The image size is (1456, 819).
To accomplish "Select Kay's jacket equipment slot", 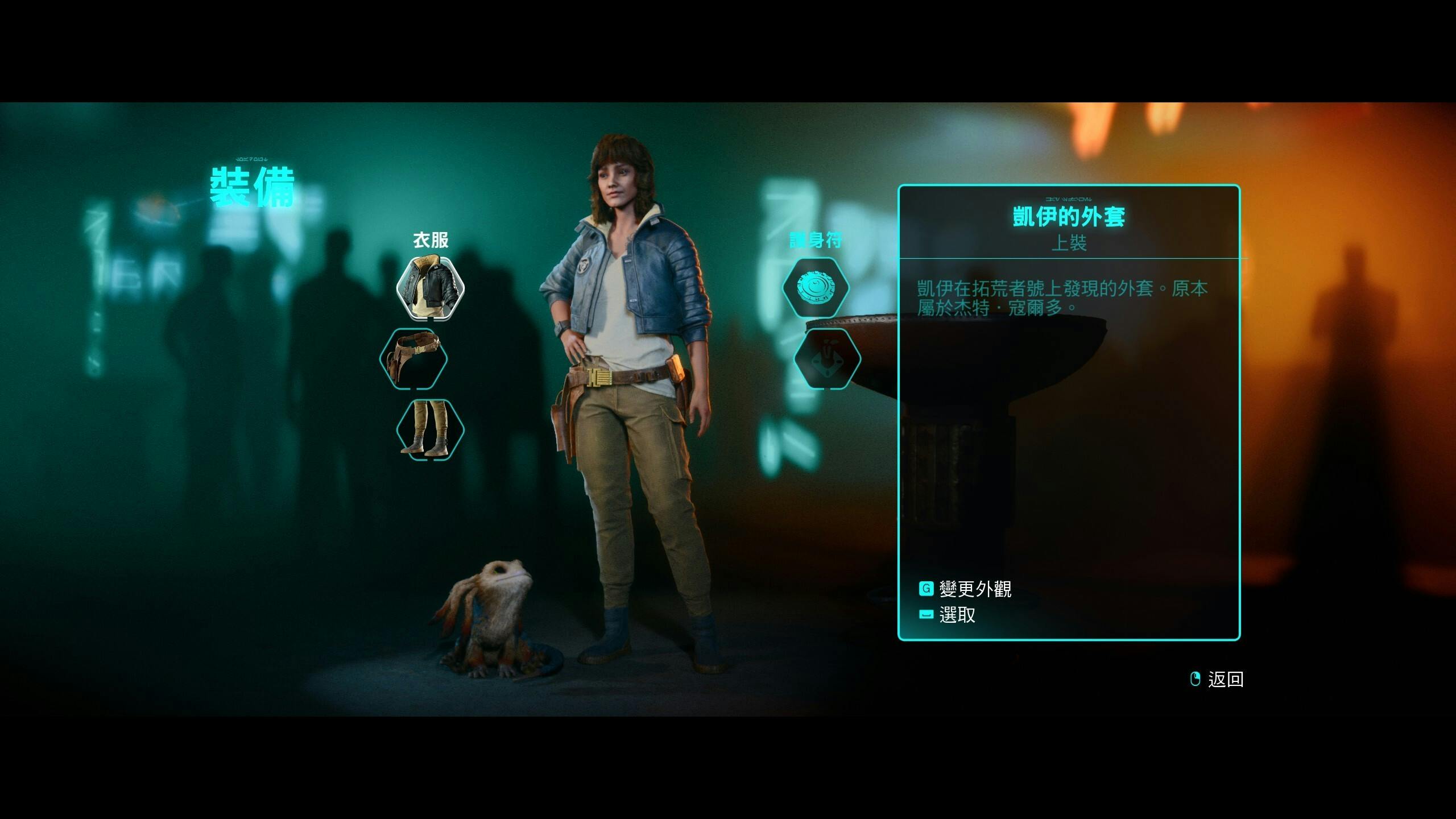I will point(431,288).
